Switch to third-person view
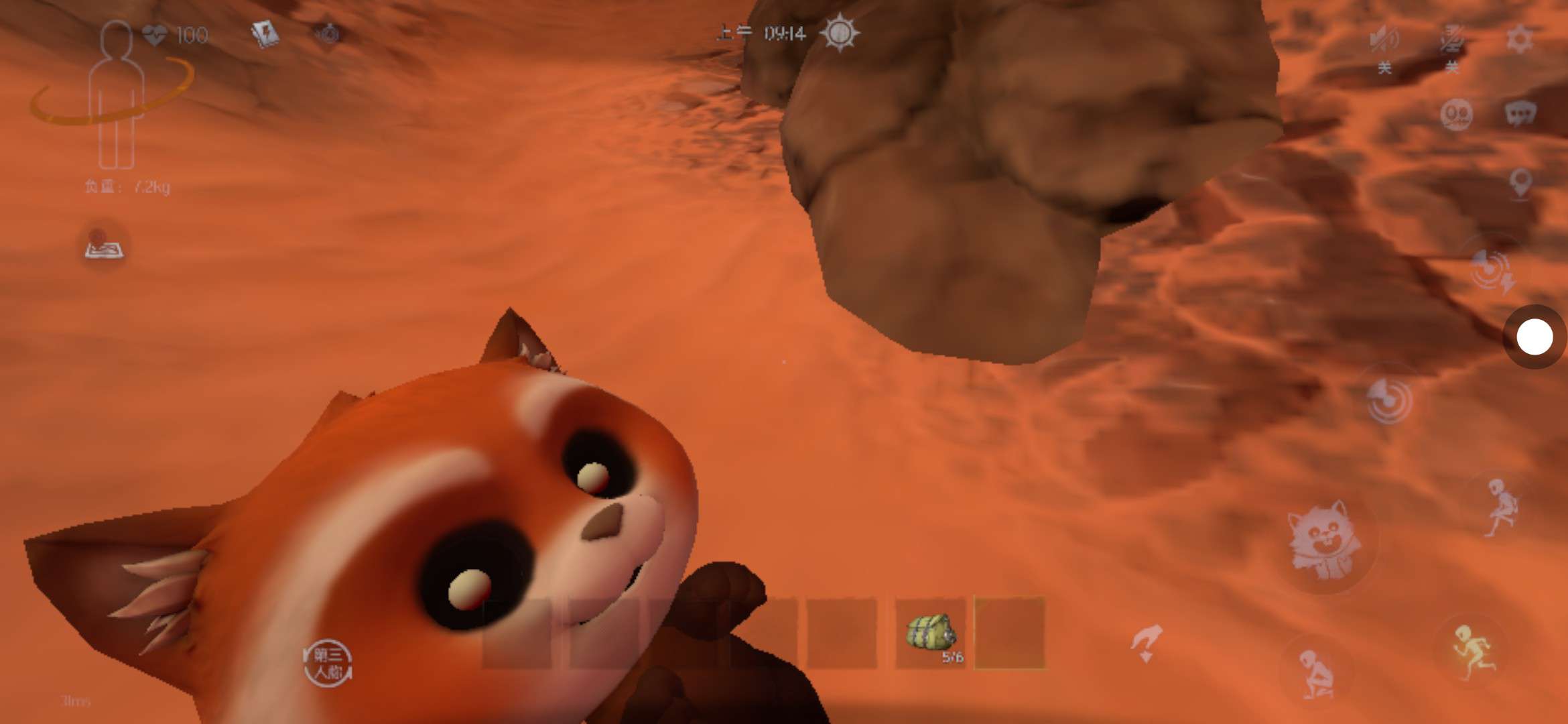This screenshot has width=1568, height=724. 327,662
